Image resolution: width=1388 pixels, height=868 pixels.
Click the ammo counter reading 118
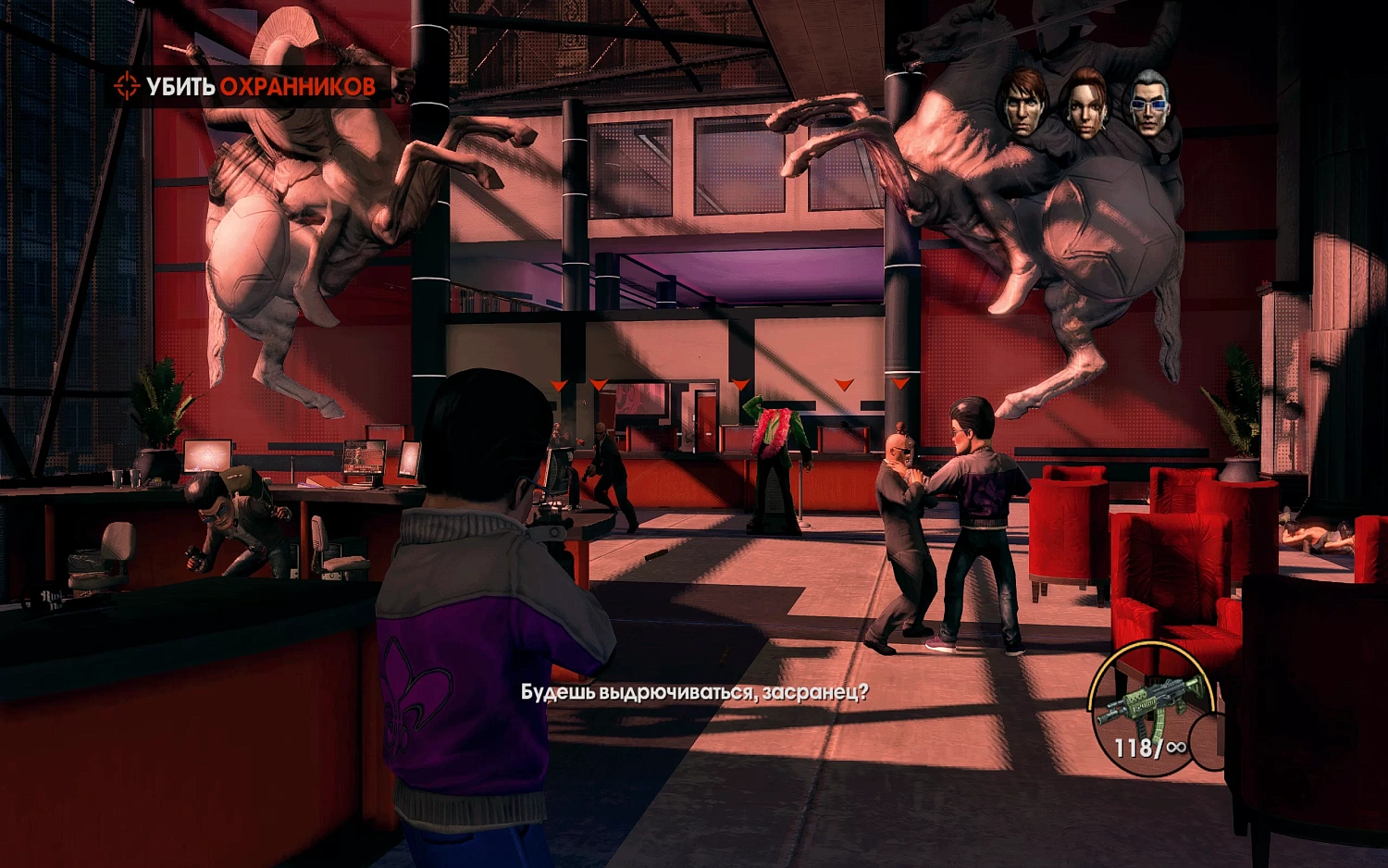point(1135,750)
